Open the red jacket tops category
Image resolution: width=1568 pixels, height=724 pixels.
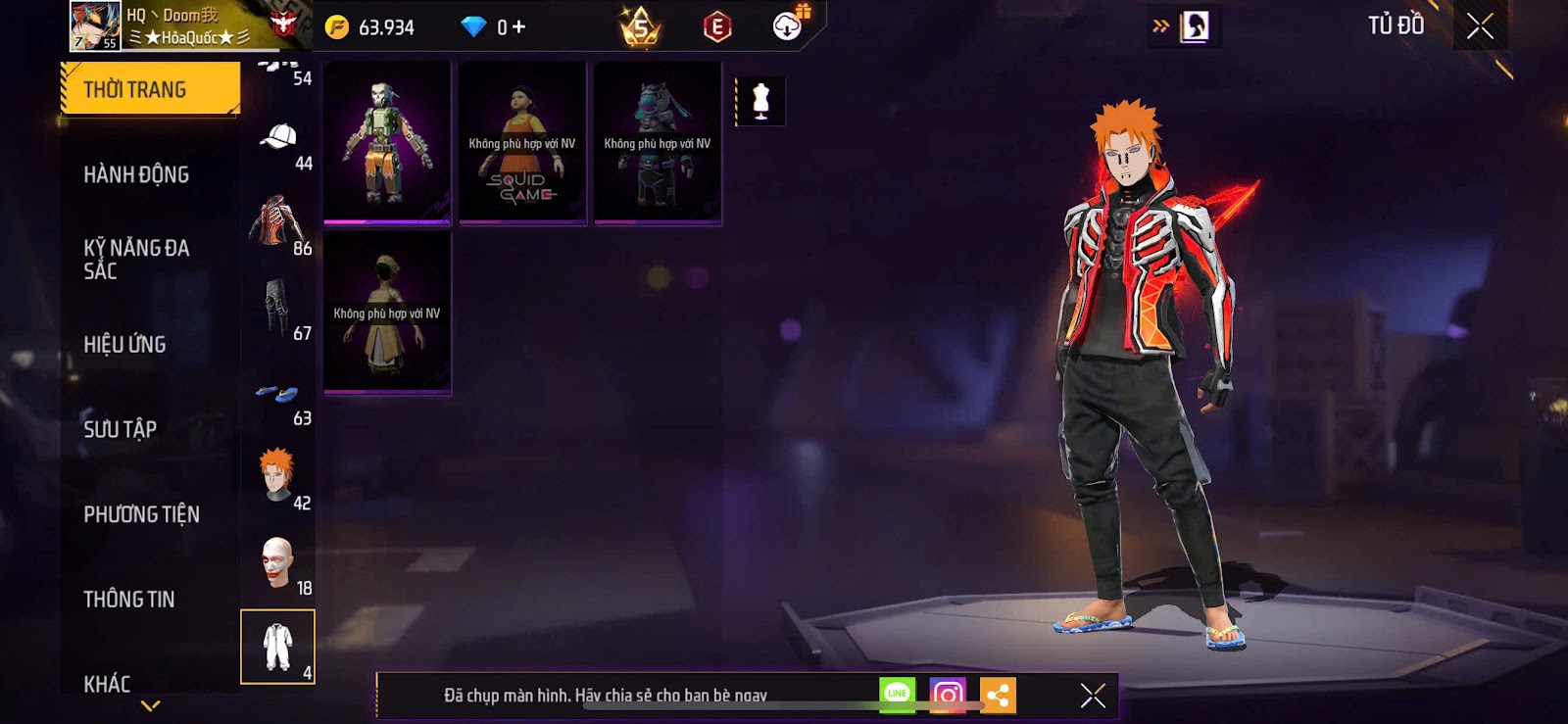tap(279, 225)
